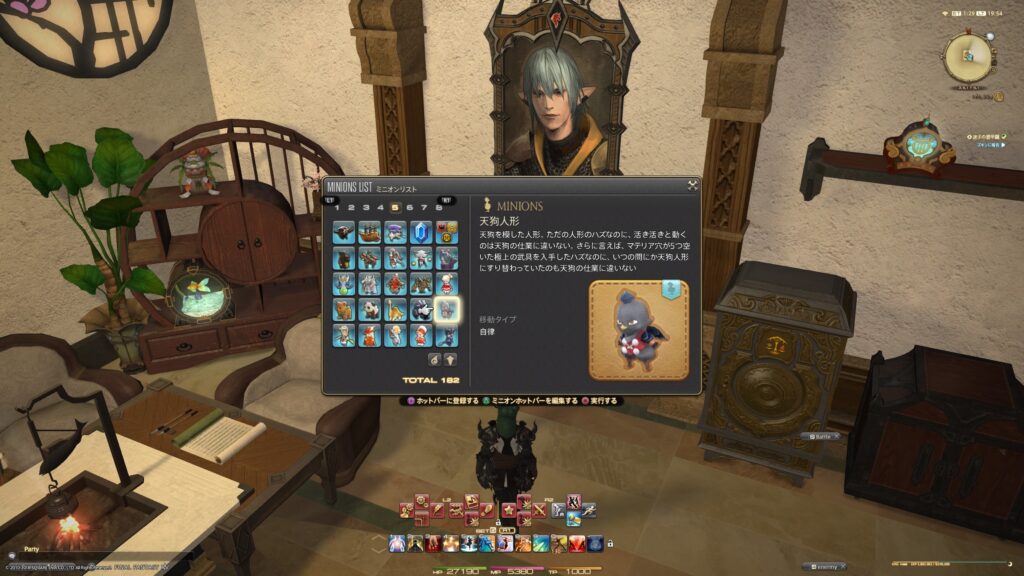This screenshot has width=1024, height=576.
Task: Select the highlighted Tengu Doll minion slot
Action: tap(447, 310)
